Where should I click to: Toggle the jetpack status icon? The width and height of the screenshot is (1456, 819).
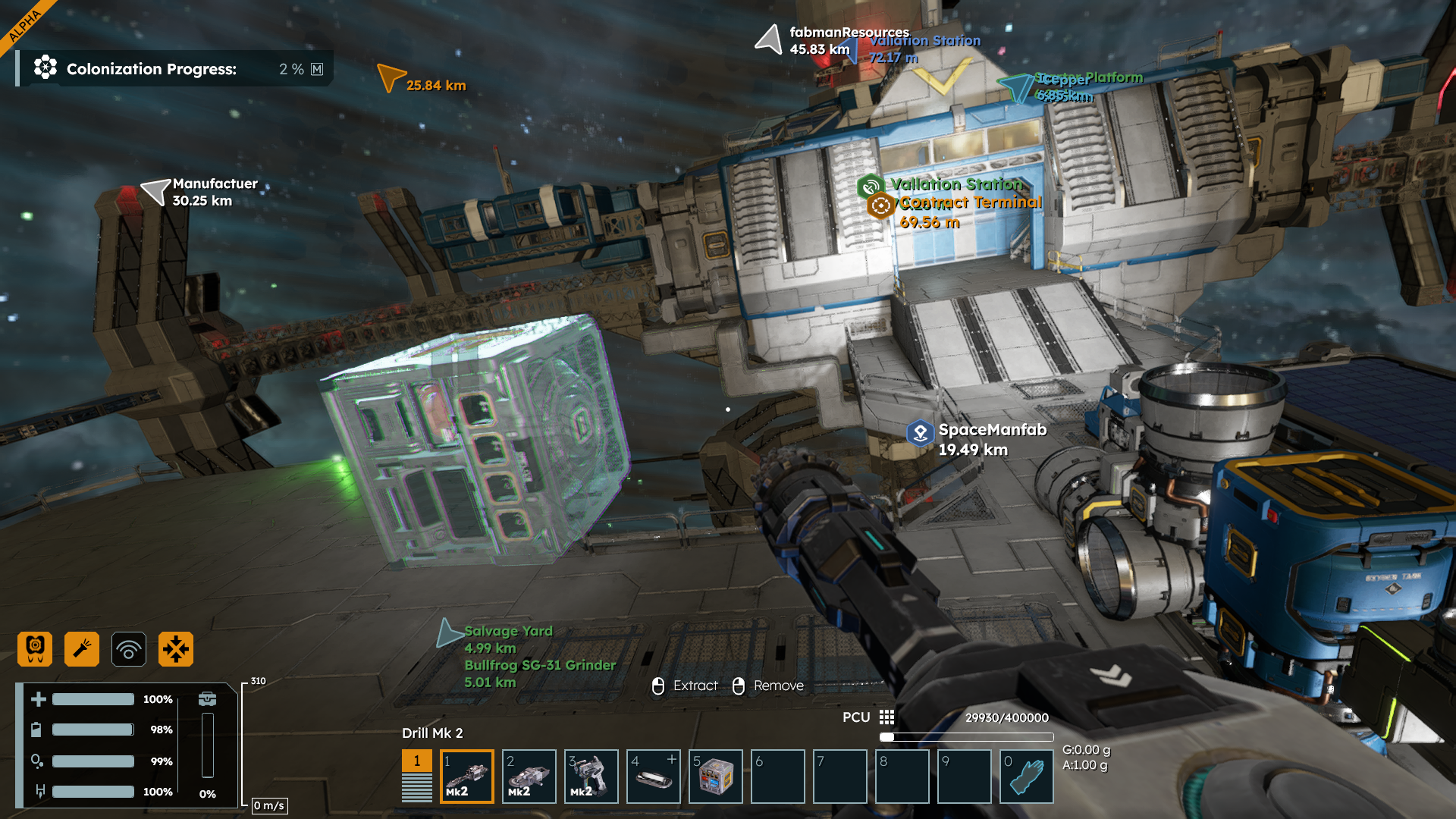point(35,649)
